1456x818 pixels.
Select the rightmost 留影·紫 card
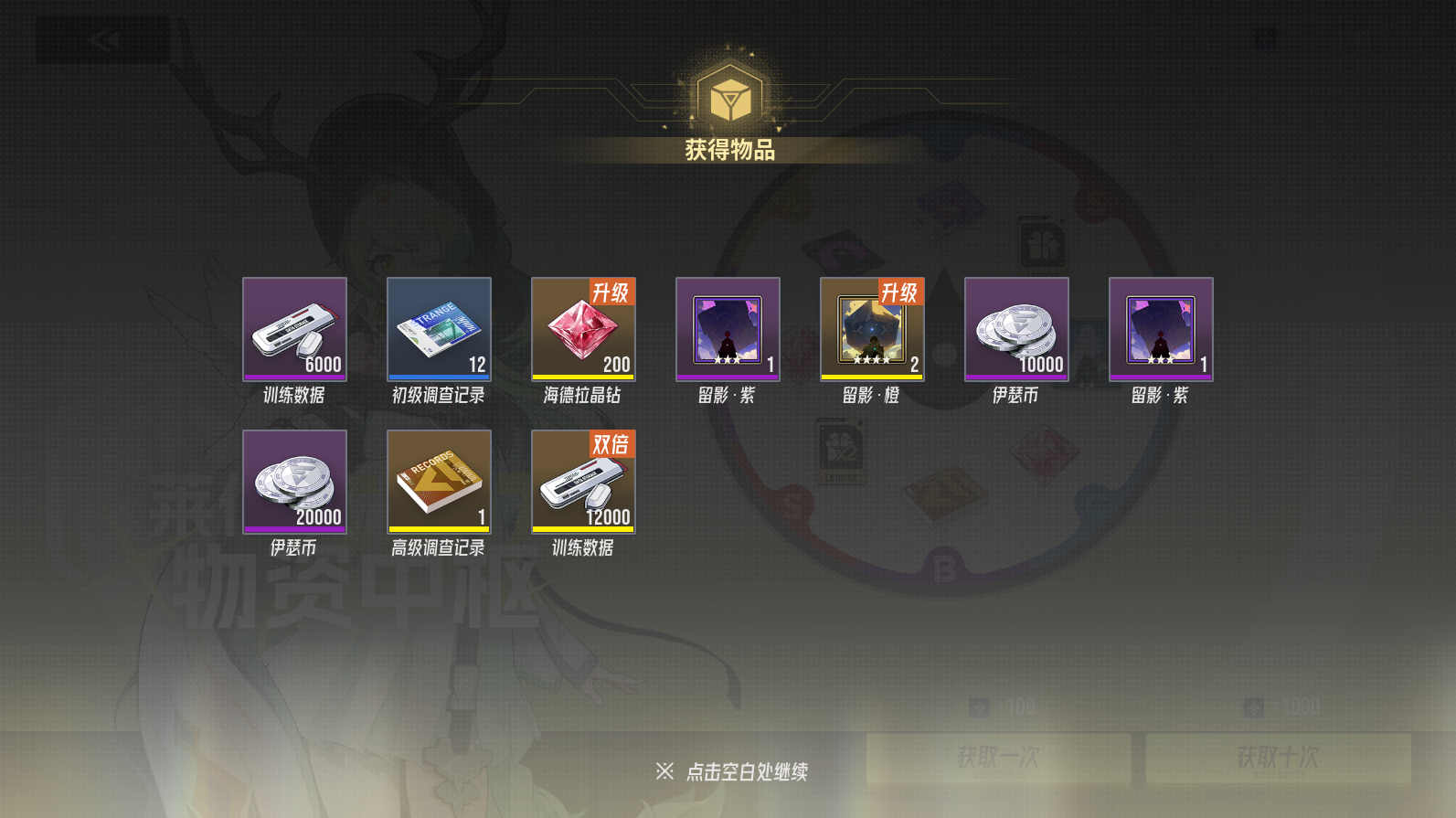pos(1161,329)
